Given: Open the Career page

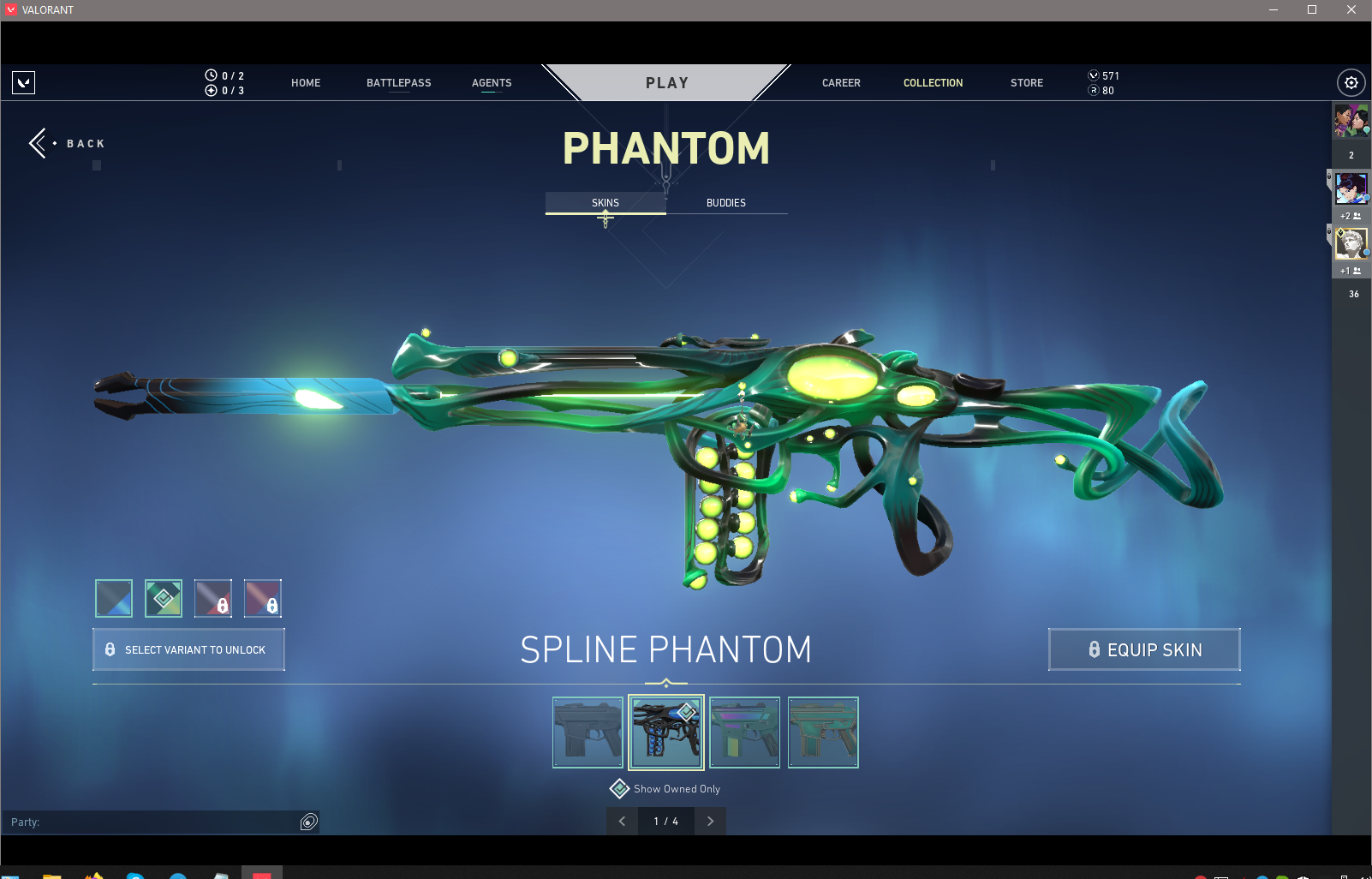Looking at the screenshot, I should click(x=841, y=83).
